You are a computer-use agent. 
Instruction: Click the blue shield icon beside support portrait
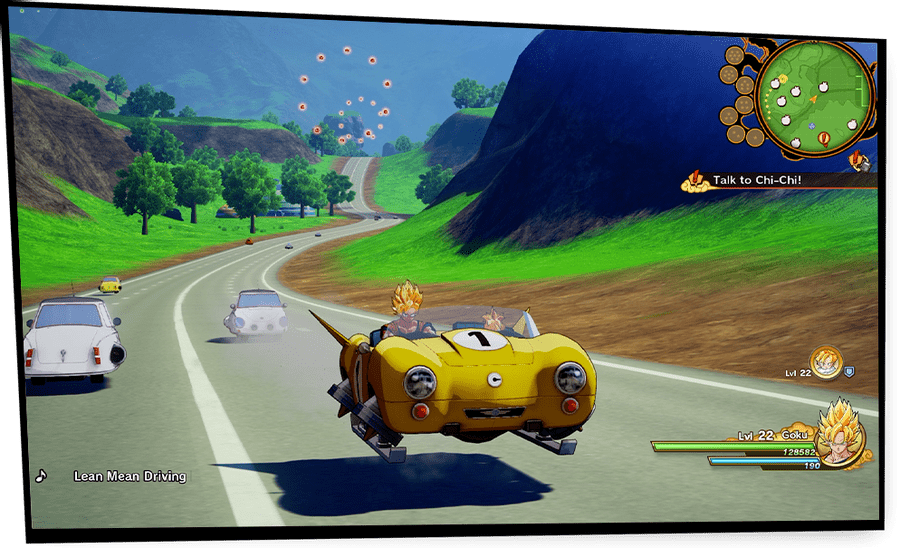click(x=849, y=370)
